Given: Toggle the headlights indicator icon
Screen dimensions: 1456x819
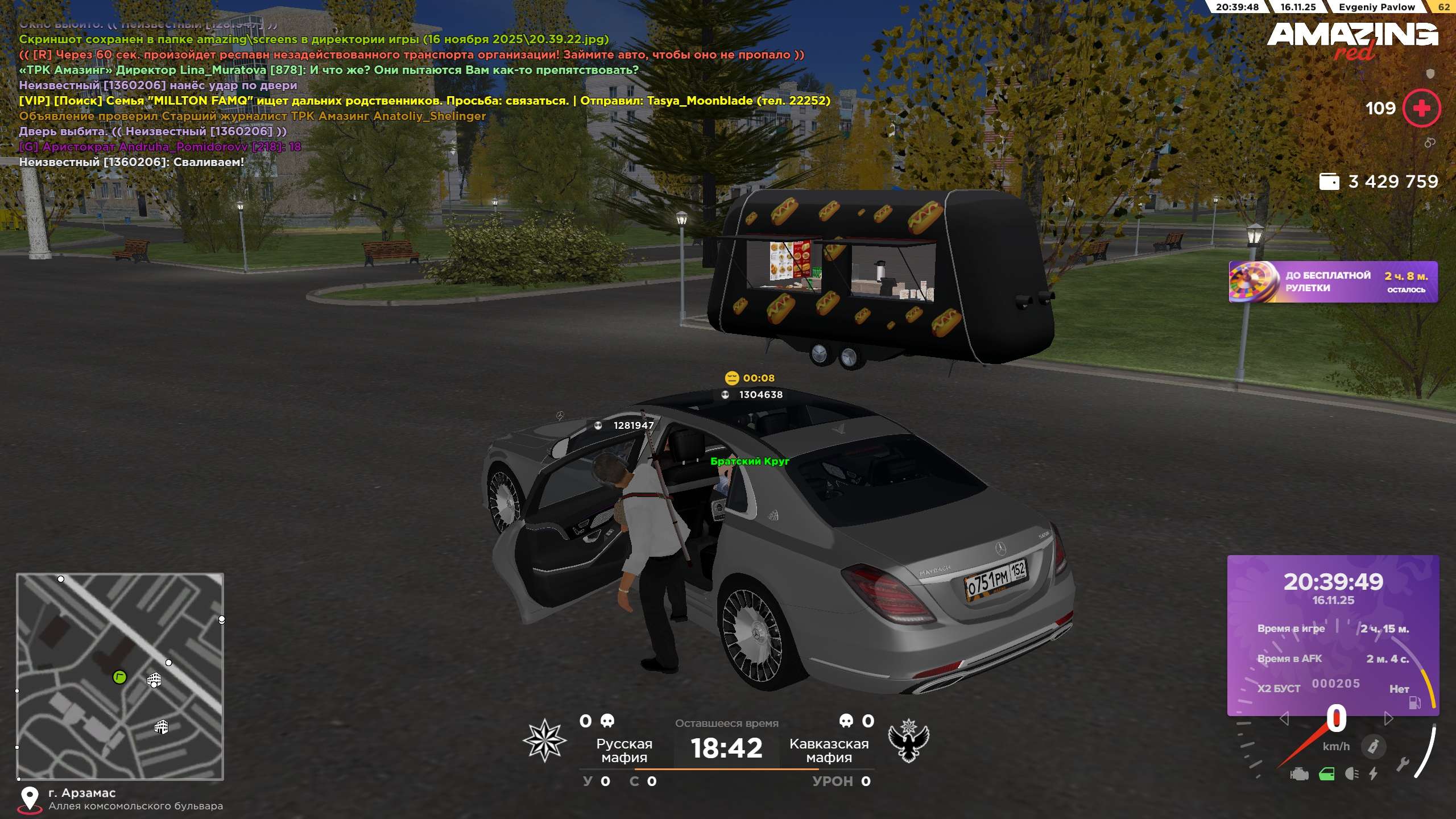Looking at the screenshot, I should [1351, 774].
